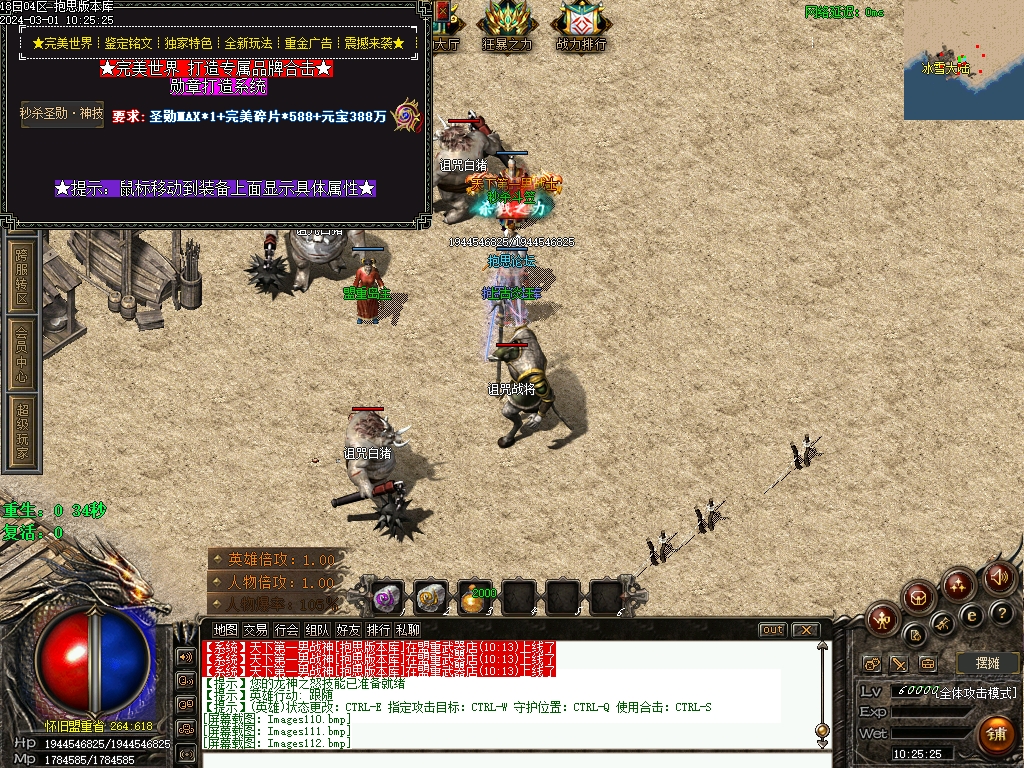Image resolution: width=1024 pixels, height=768 pixels.
Task: Switch to the 地图 chat tab
Action: pos(226,630)
